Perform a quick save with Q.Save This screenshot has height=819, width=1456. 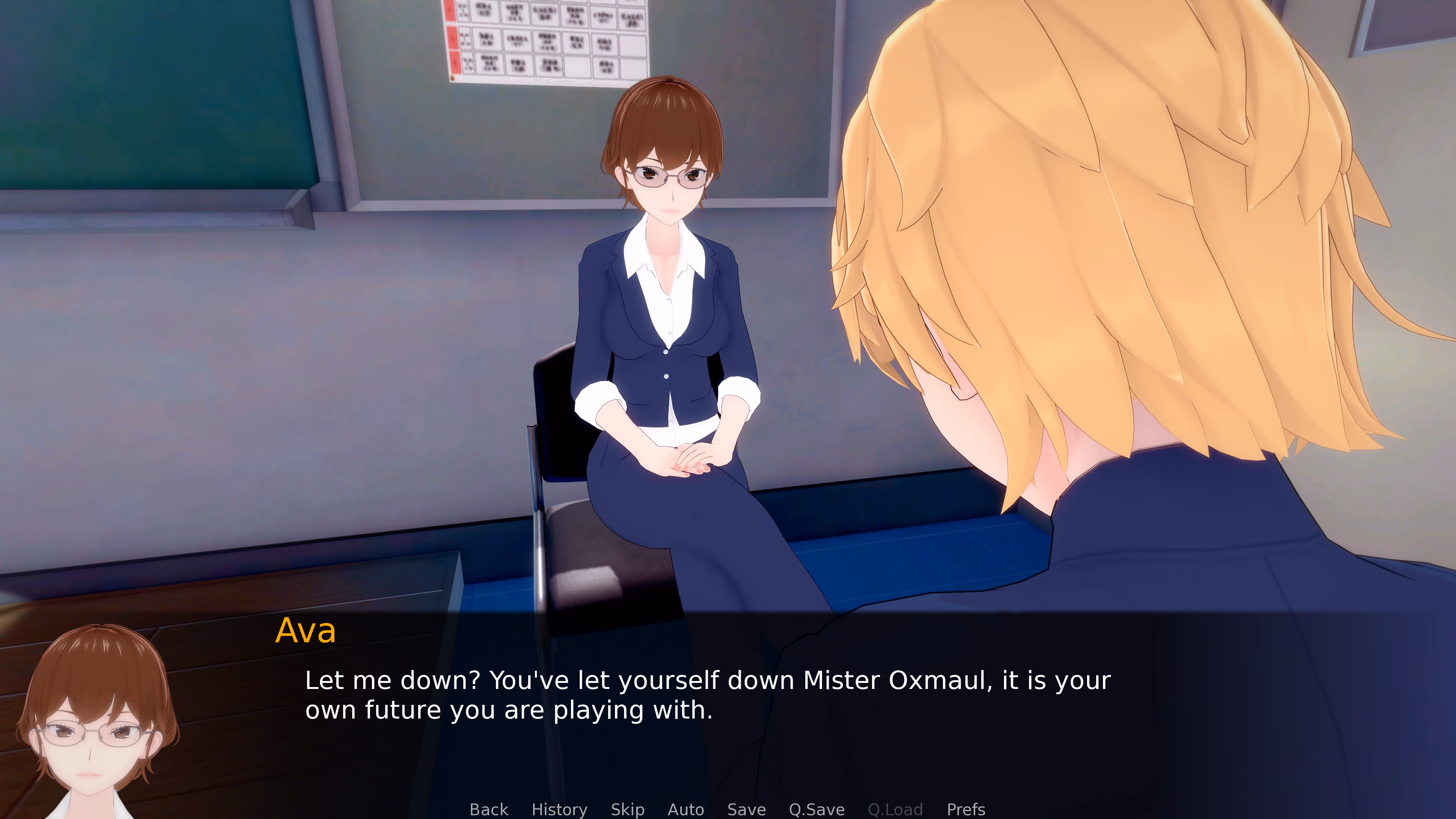click(x=817, y=810)
